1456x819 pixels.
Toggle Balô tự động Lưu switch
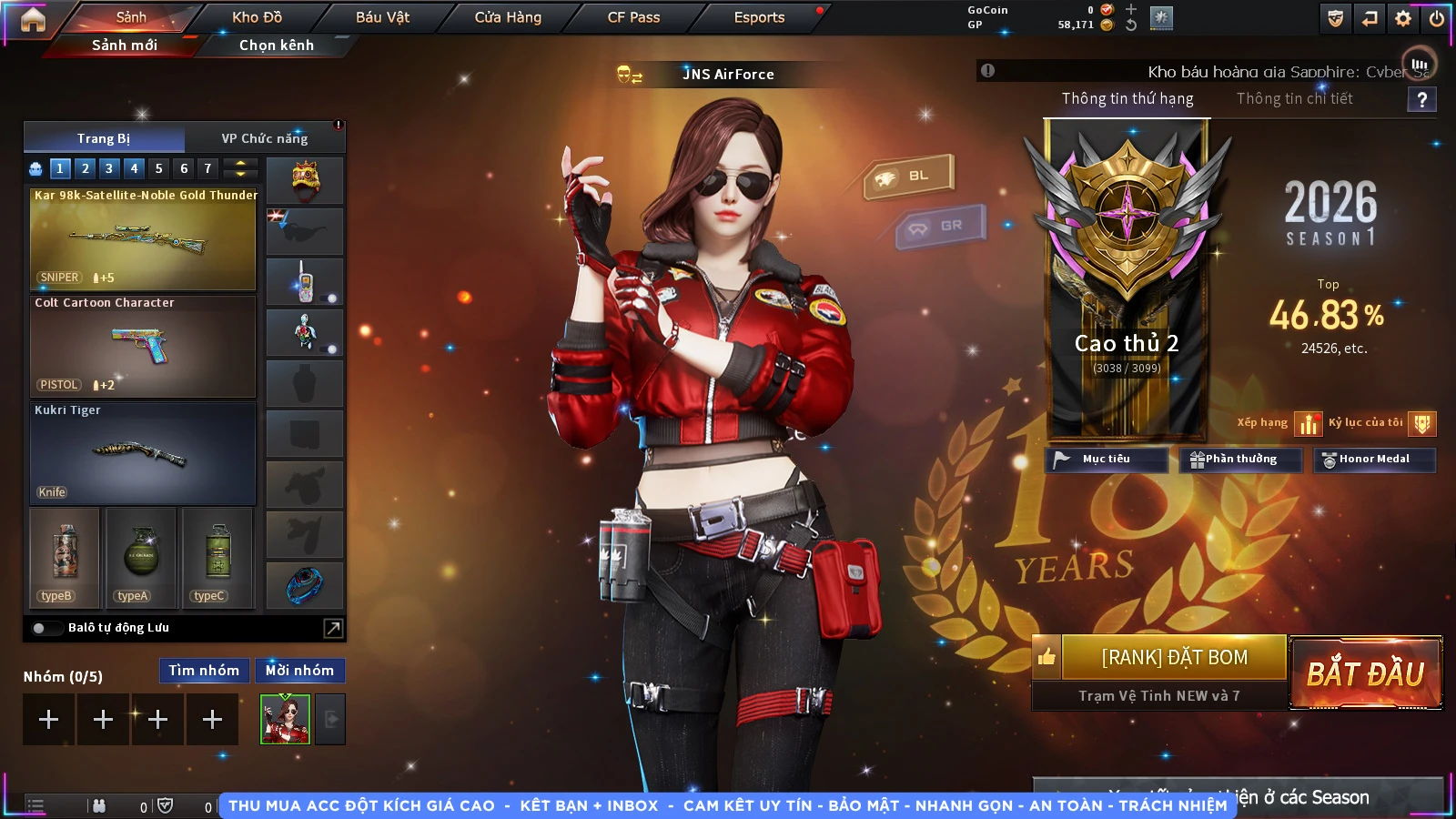(x=43, y=628)
